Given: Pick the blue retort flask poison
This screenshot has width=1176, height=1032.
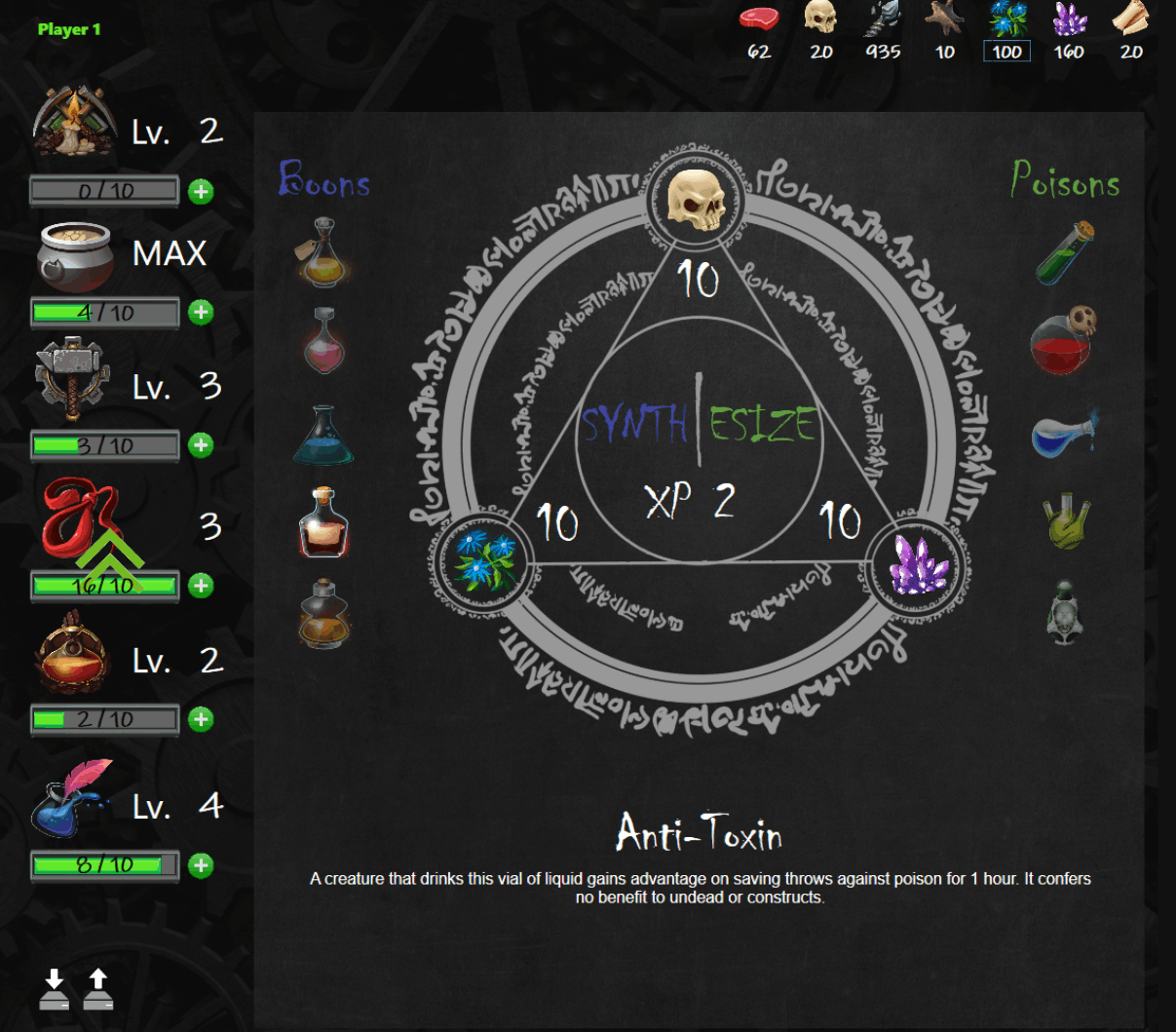Looking at the screenshot, I should coord(1064,434).
